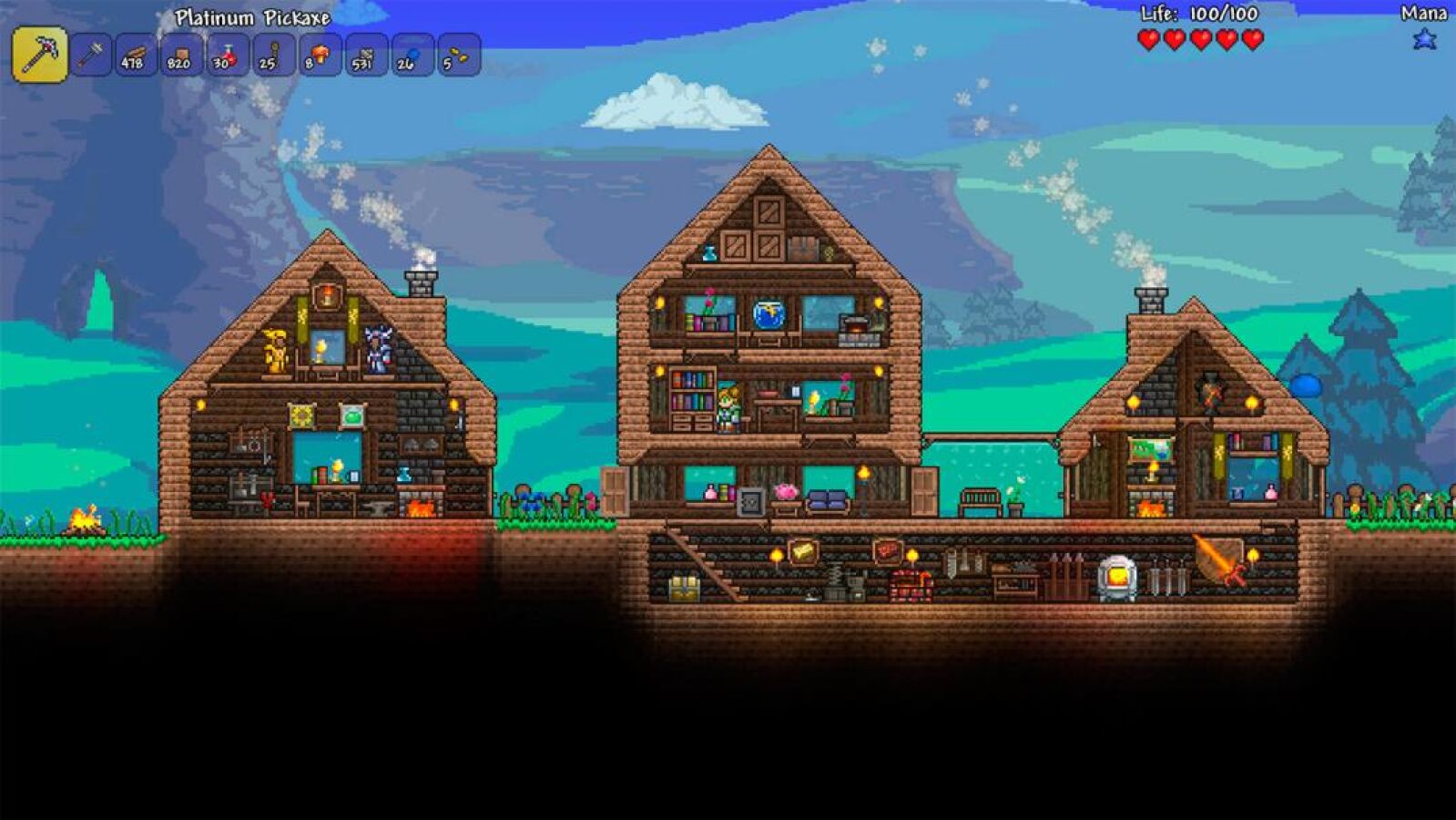The width and height of the screenshot is (1456, 820).
Task: Choose the torch stack of 25
Action: coord(274,56)
